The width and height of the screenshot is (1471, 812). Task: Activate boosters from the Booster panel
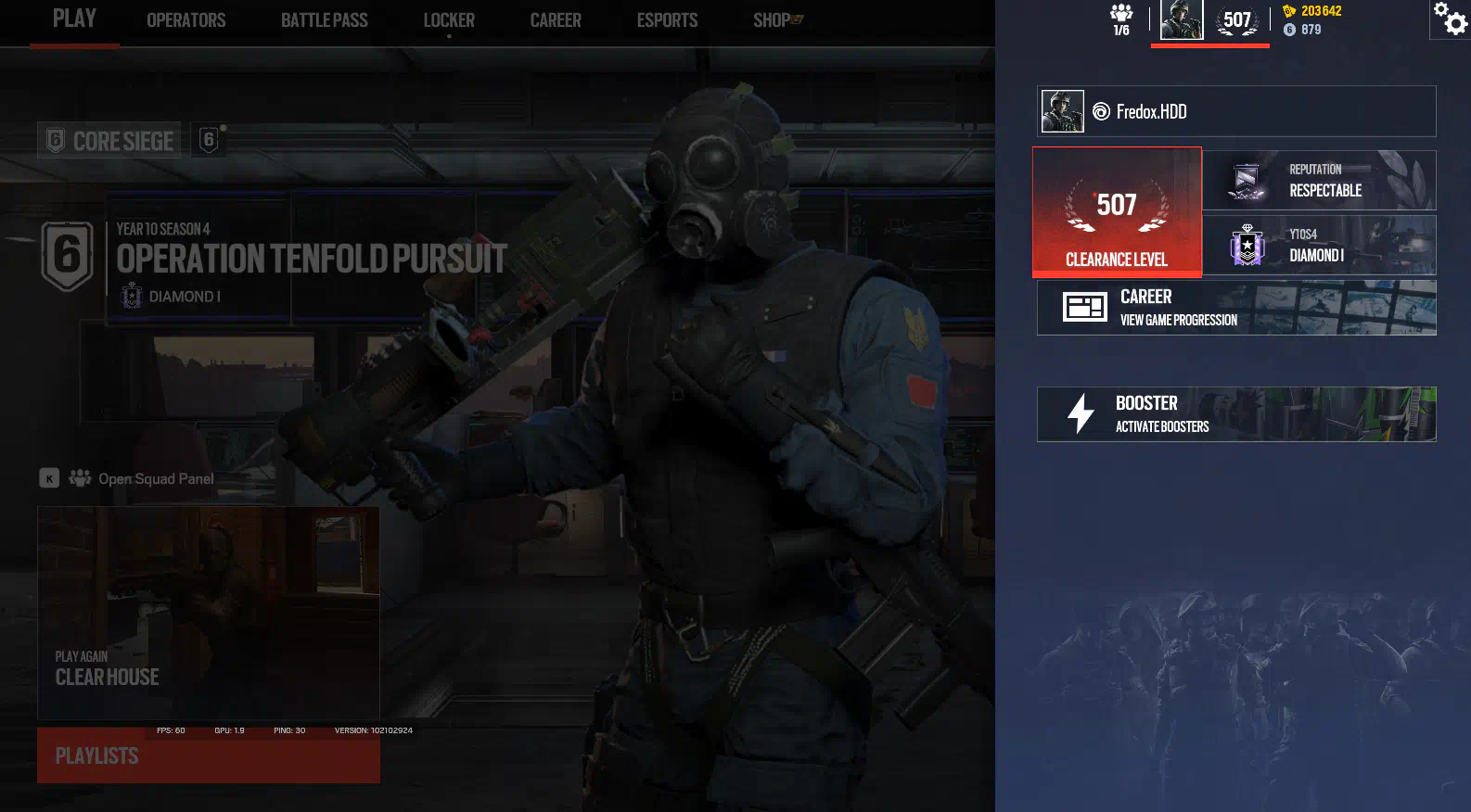(x=1236, y=414)
